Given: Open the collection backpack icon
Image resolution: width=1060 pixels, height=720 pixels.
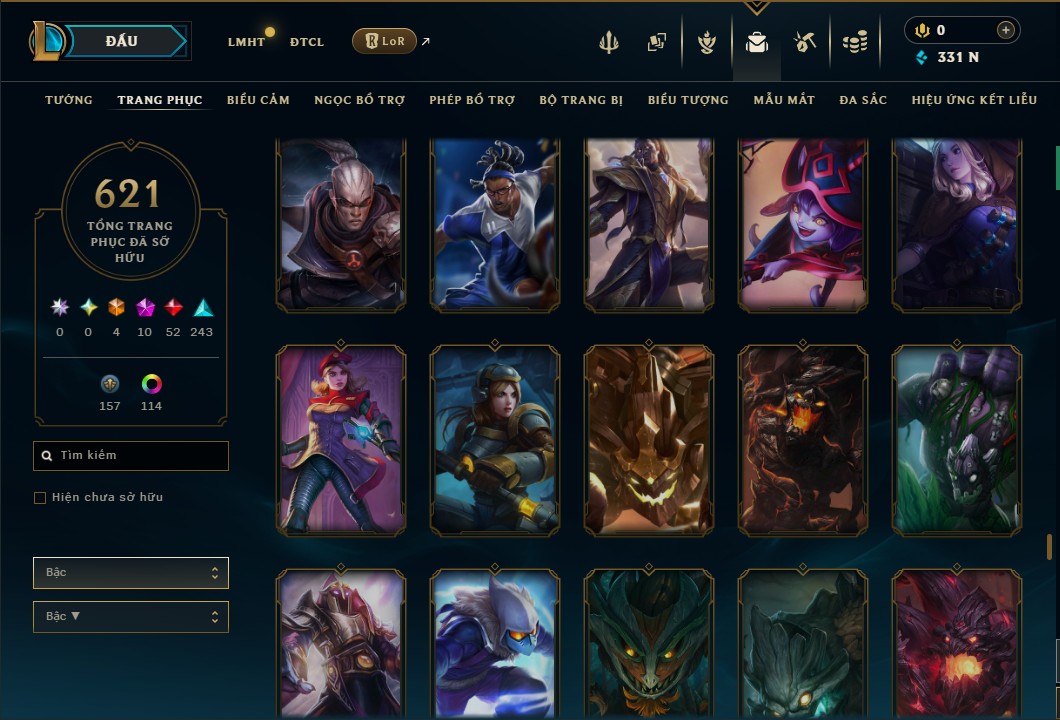Looking at the screenshot, I should pos(757,42).
